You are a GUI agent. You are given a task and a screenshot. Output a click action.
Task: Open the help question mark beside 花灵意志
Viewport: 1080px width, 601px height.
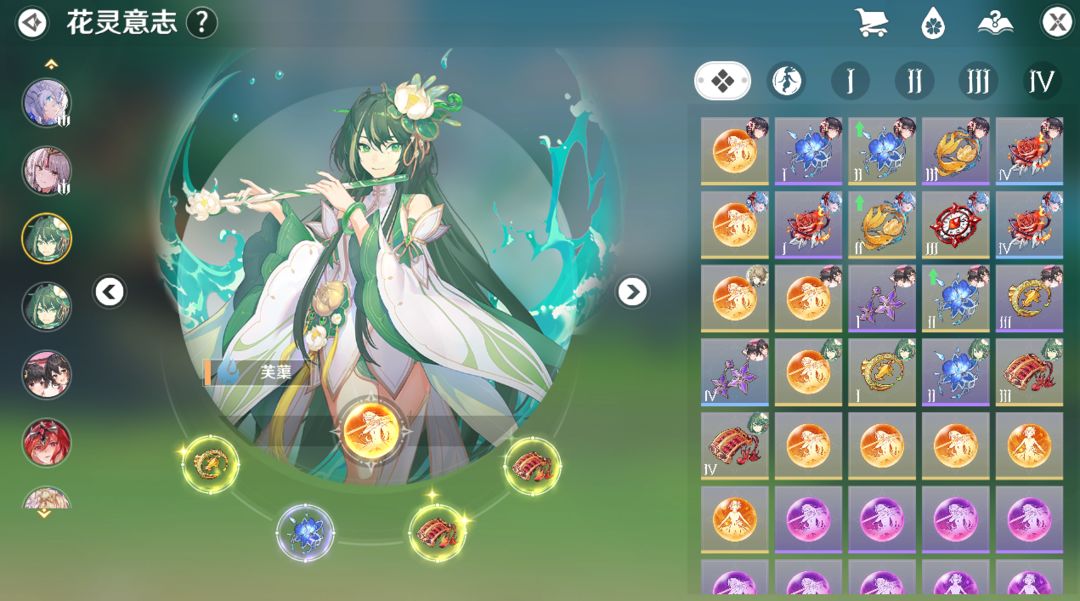[x=202, y=22]
